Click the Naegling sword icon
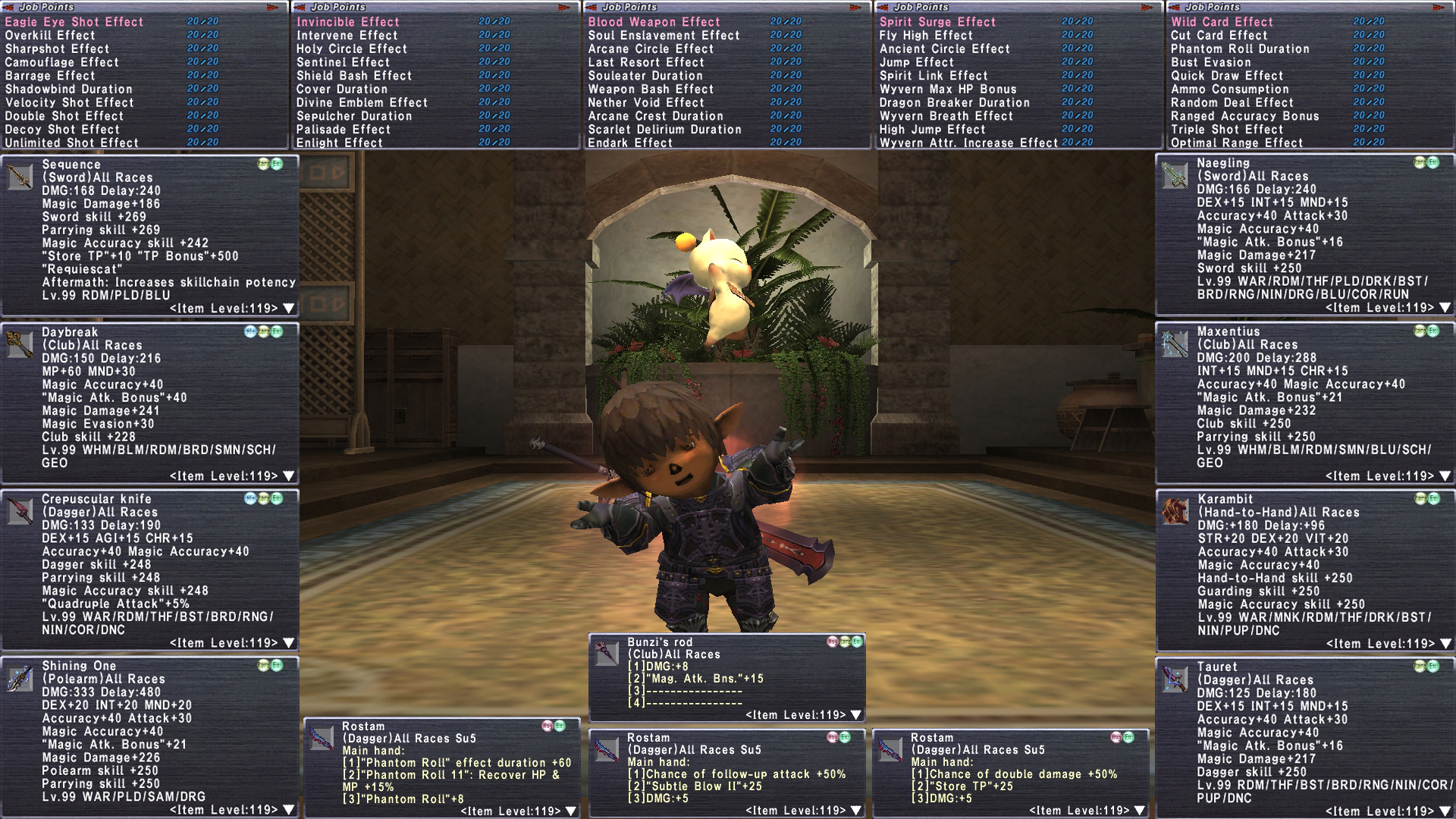This screenshot has height=819, width=1456. click(1175, 176)
